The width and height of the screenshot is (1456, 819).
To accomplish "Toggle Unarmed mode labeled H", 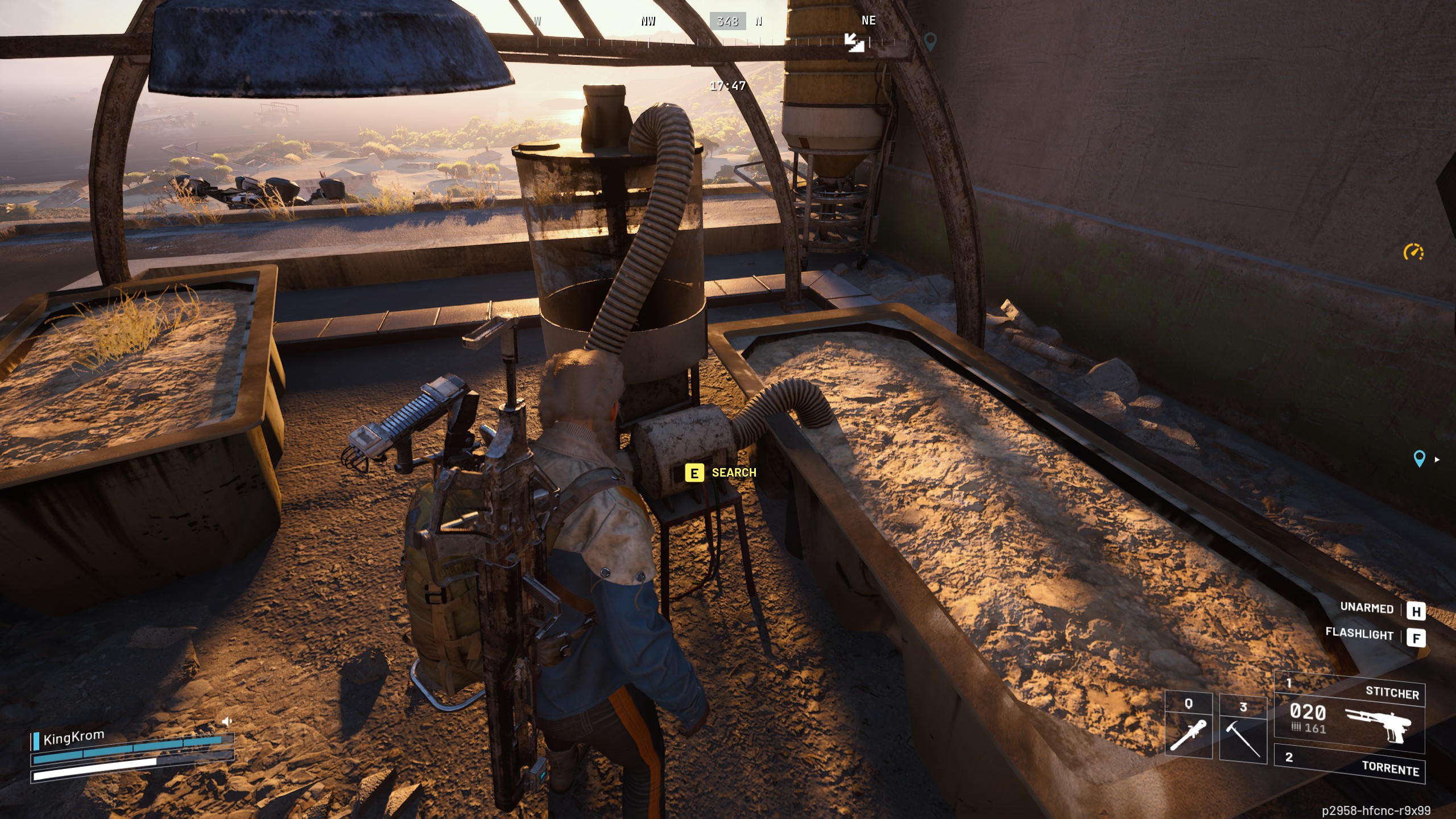I will coord(1416,610).
